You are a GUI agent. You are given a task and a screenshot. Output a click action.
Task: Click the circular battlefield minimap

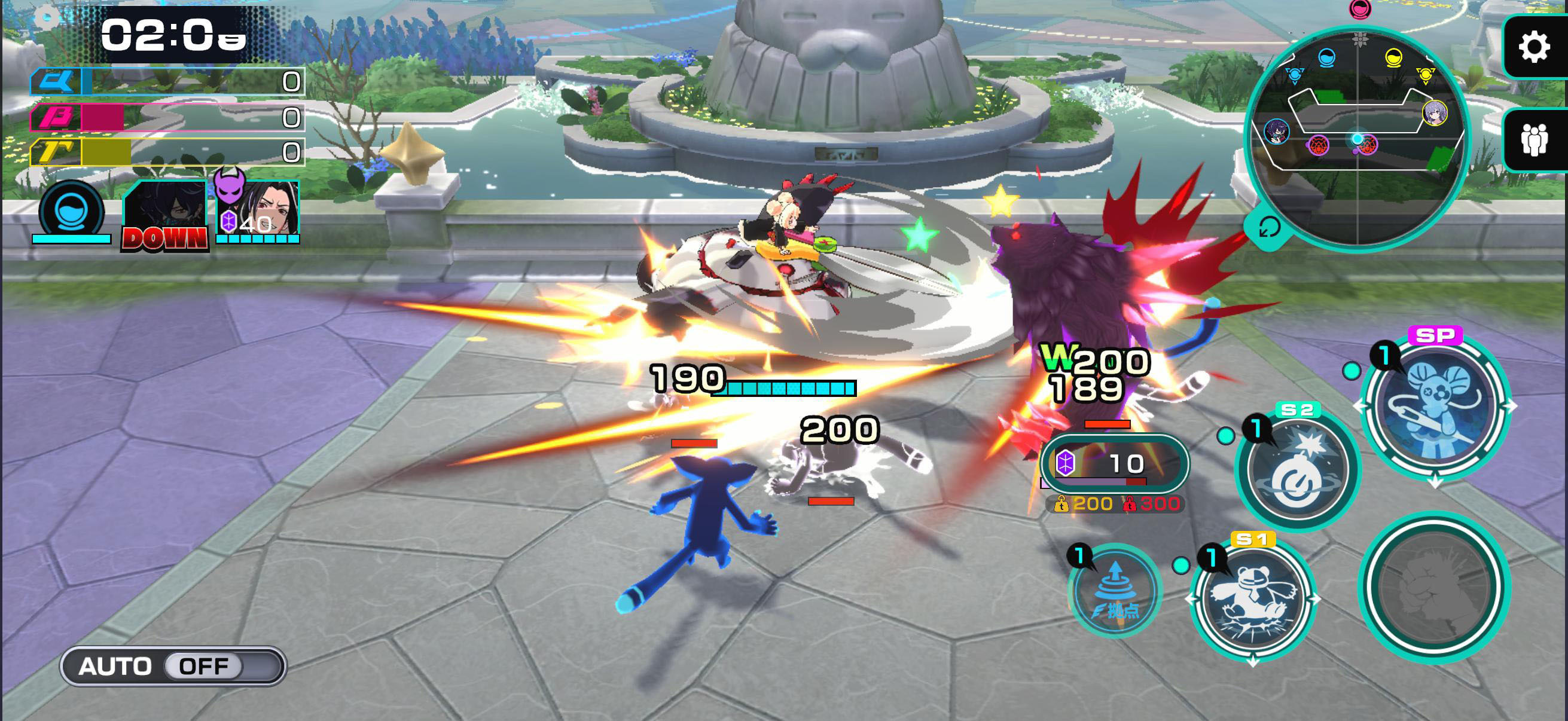pyautogui.click(x=1357, y=137)
